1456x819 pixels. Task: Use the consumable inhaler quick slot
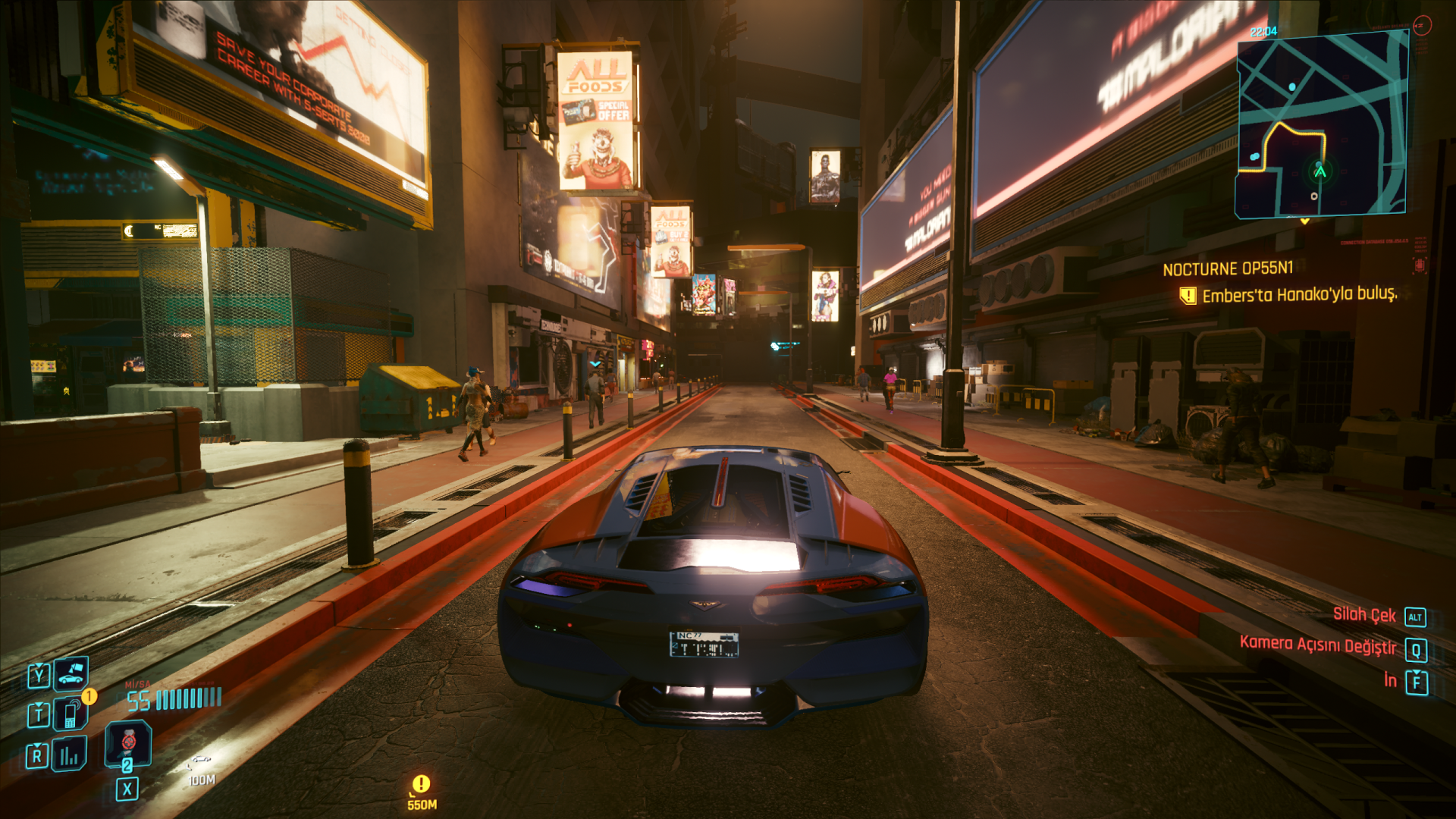[x=127, y=743]
